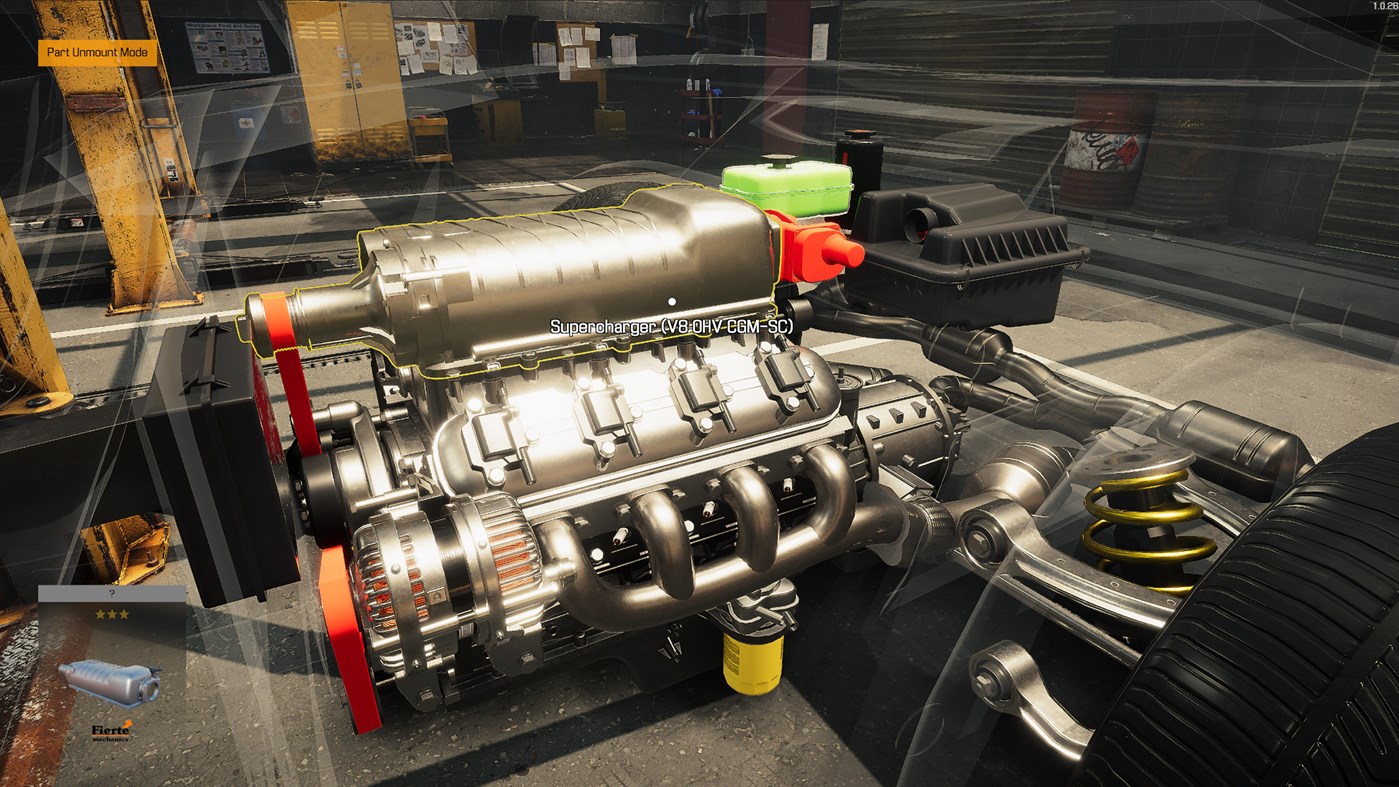Click the Supercharger (V8 OHV CGM-SC) label

pos(671,324)
